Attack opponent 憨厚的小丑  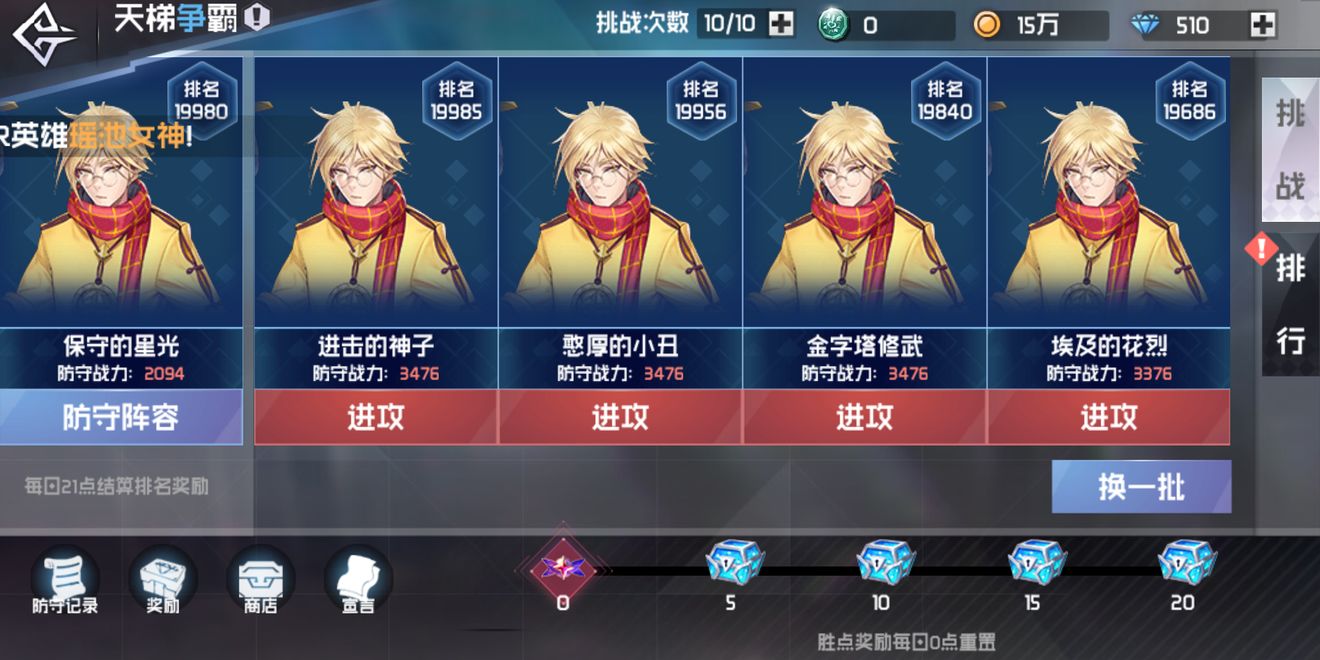click(x=620, y=417)
